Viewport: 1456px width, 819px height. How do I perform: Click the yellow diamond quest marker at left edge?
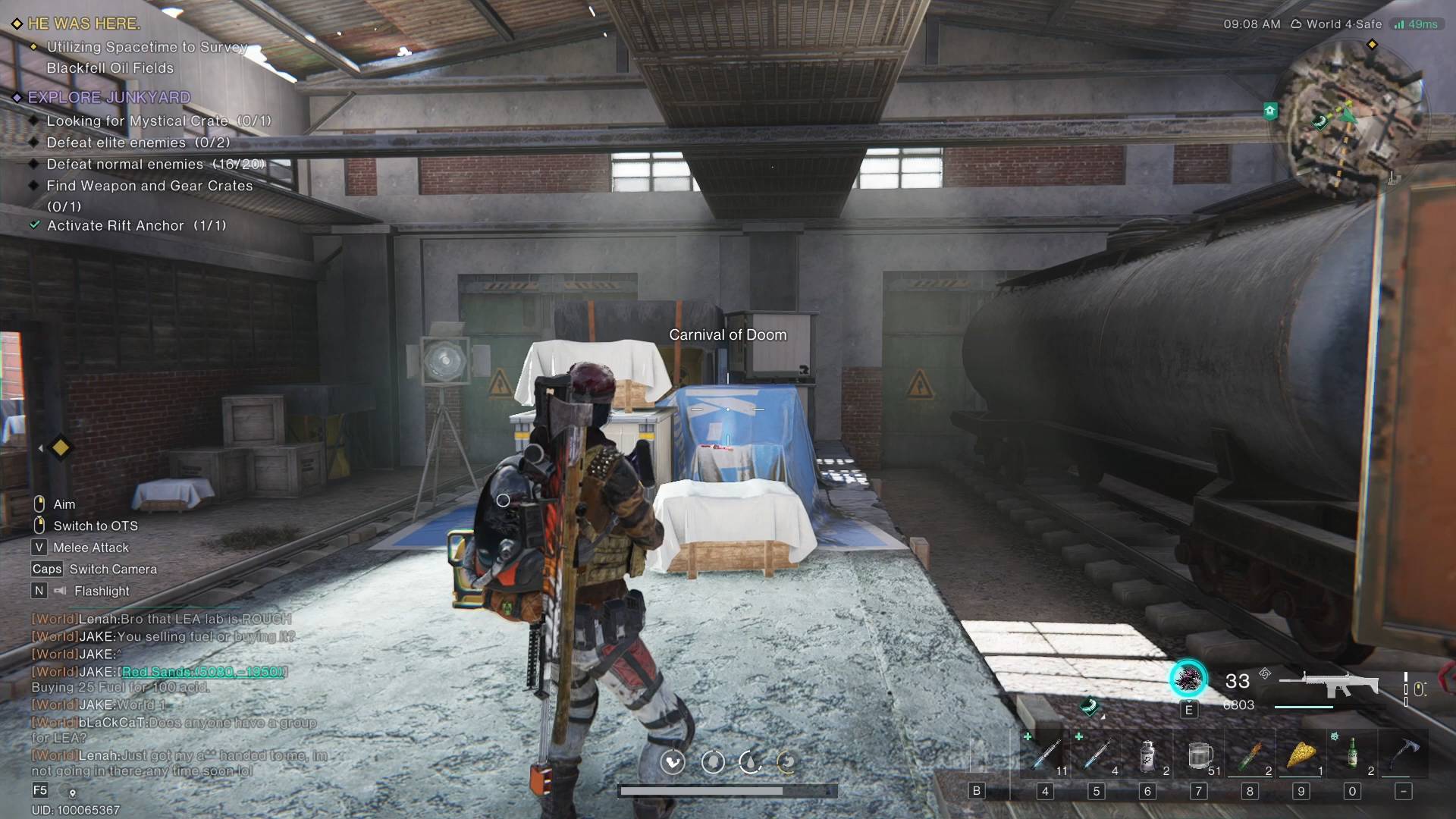coord(60,448)
